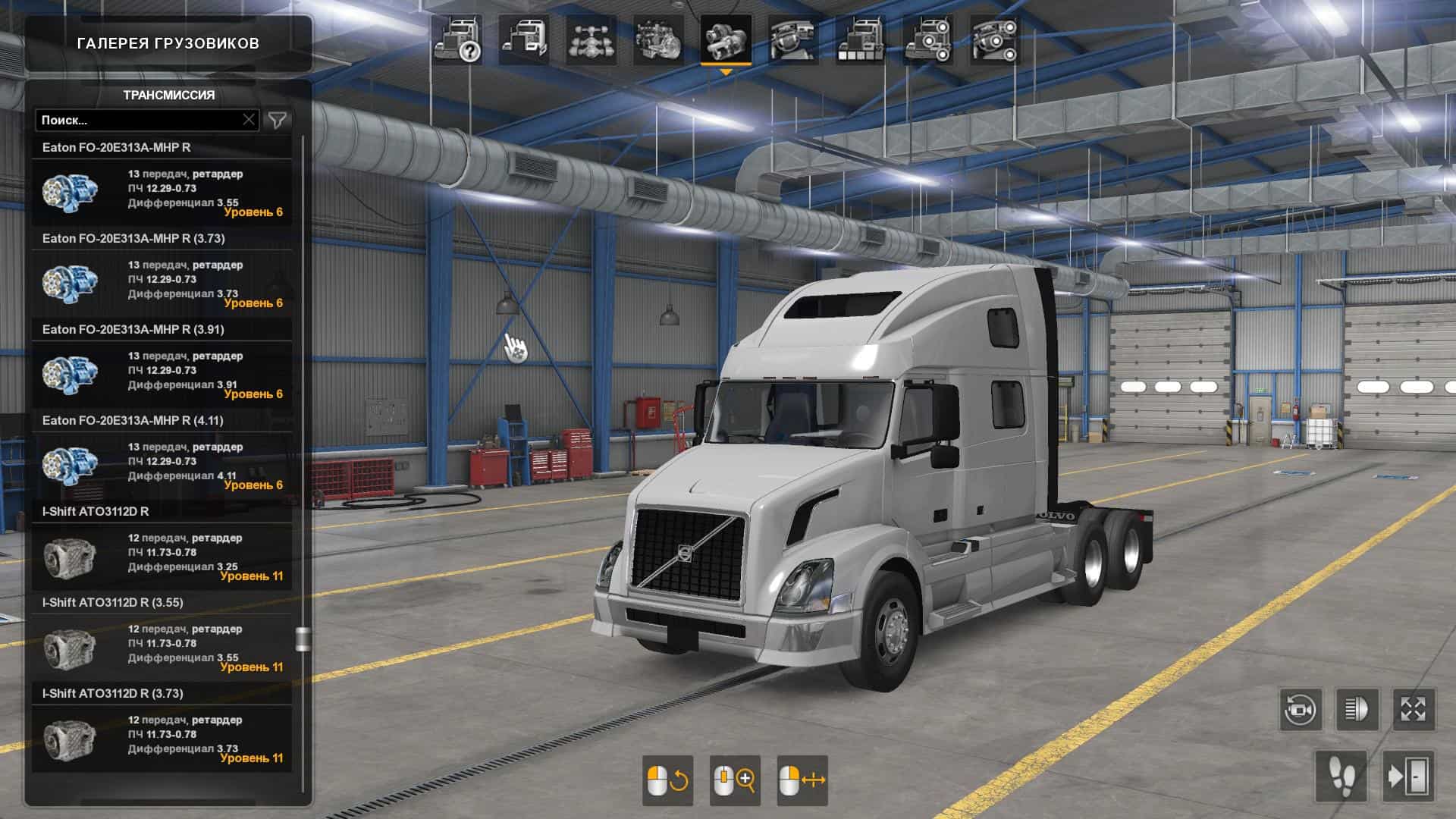This screenshot has width=1456, height=819.
Task: Open the funnel filter options
Action: point(278,120)
